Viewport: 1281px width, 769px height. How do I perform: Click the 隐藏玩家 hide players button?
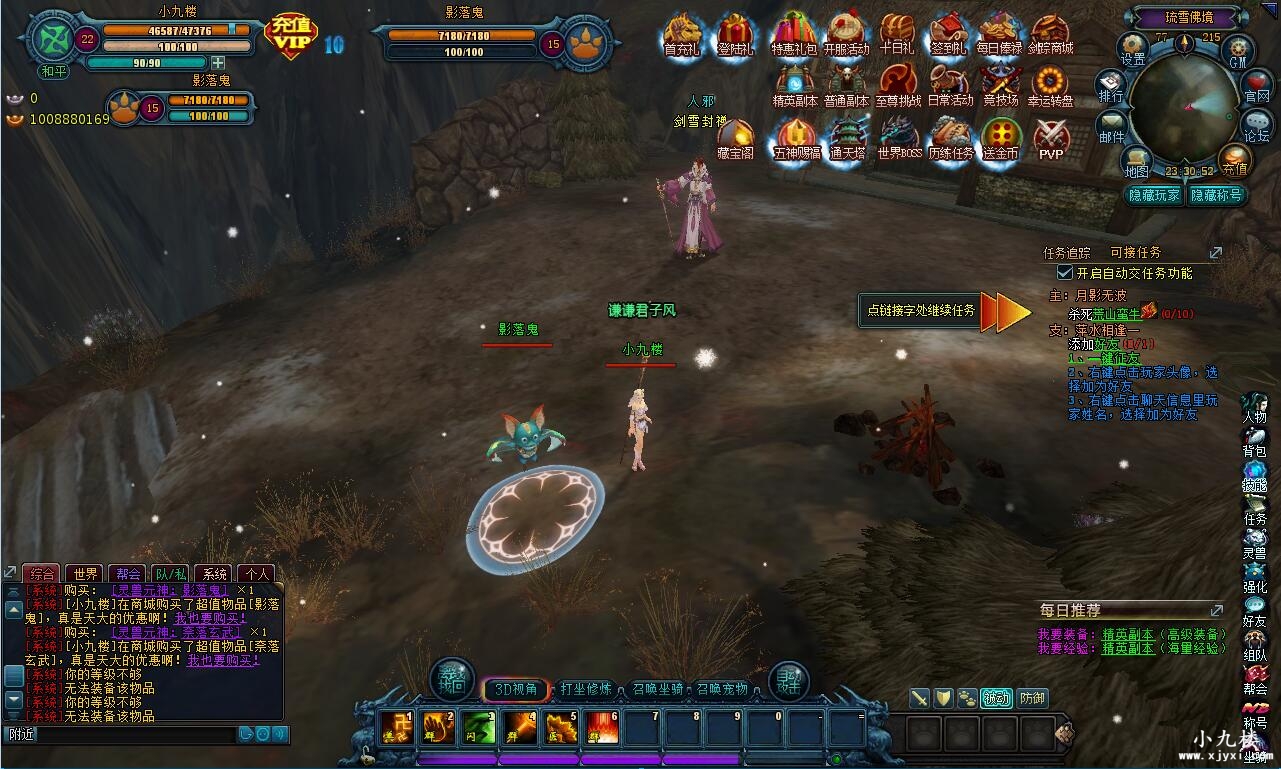[1154, 195]
